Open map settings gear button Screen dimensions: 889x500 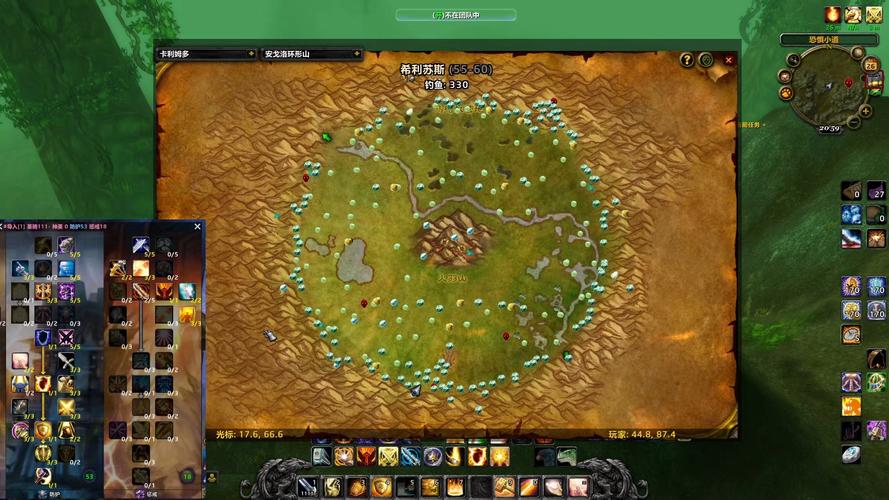[x=706, y=60]
